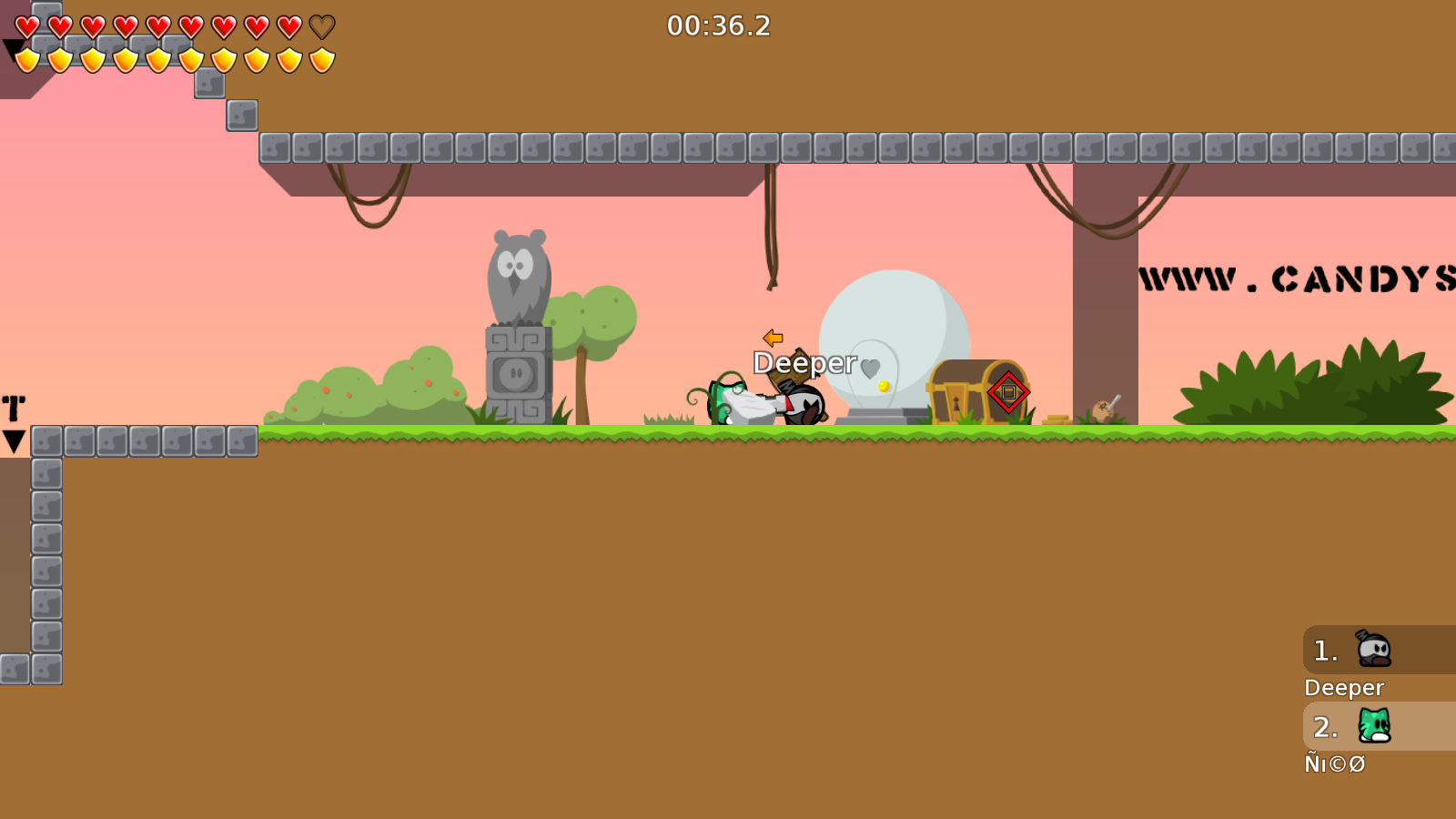Expand the leaderboard entry labeled Ñı©Ø
Image resolution: width=1456 pixels, height=819 pixels.
pyautogui.click(x=1334, y=764)
